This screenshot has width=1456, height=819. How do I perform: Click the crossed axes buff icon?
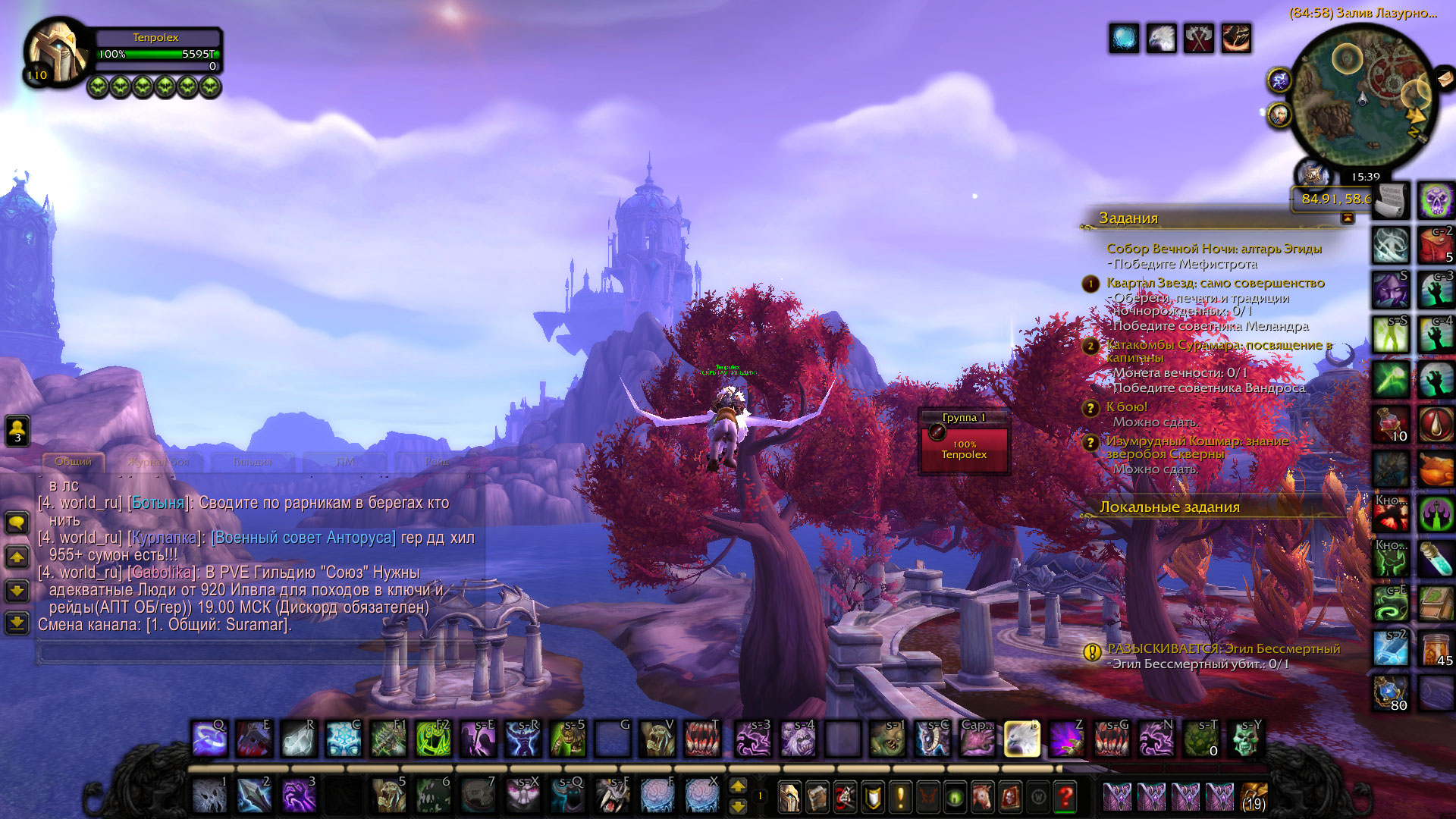pyautogui.click(x=1198, y=39)
